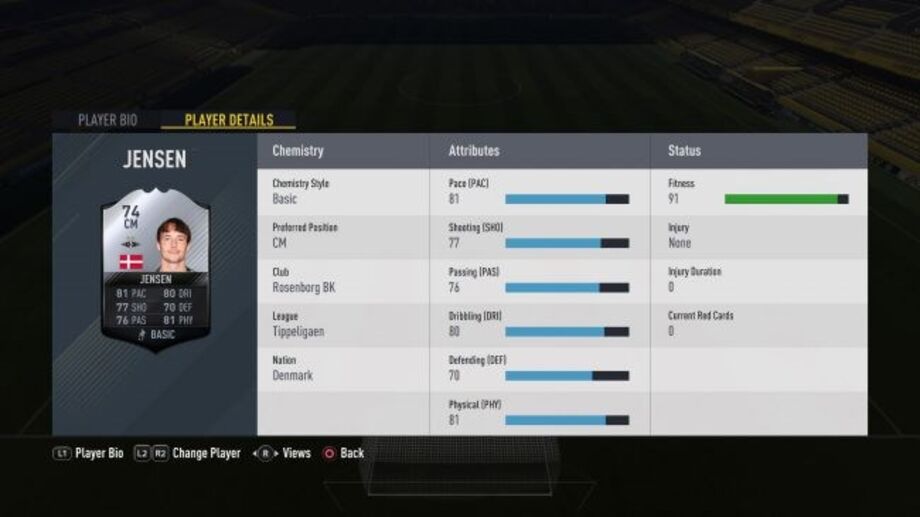Click the Back option
This screenshot has width=920, height=517.
(343, 453)
